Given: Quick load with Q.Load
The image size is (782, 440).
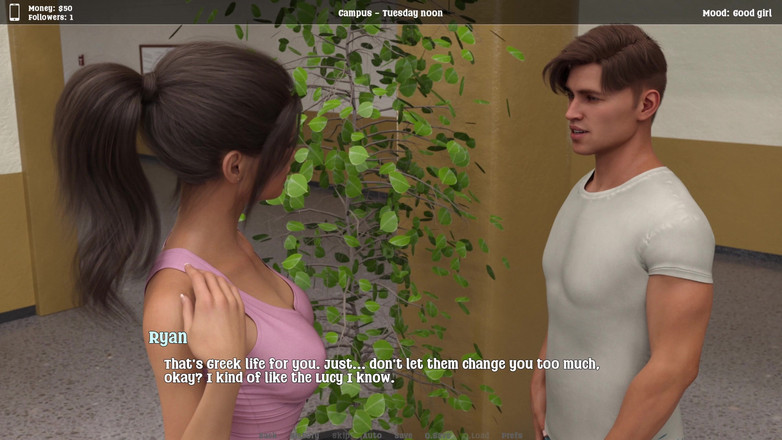Looking at the screenshot, I should 476,435.
